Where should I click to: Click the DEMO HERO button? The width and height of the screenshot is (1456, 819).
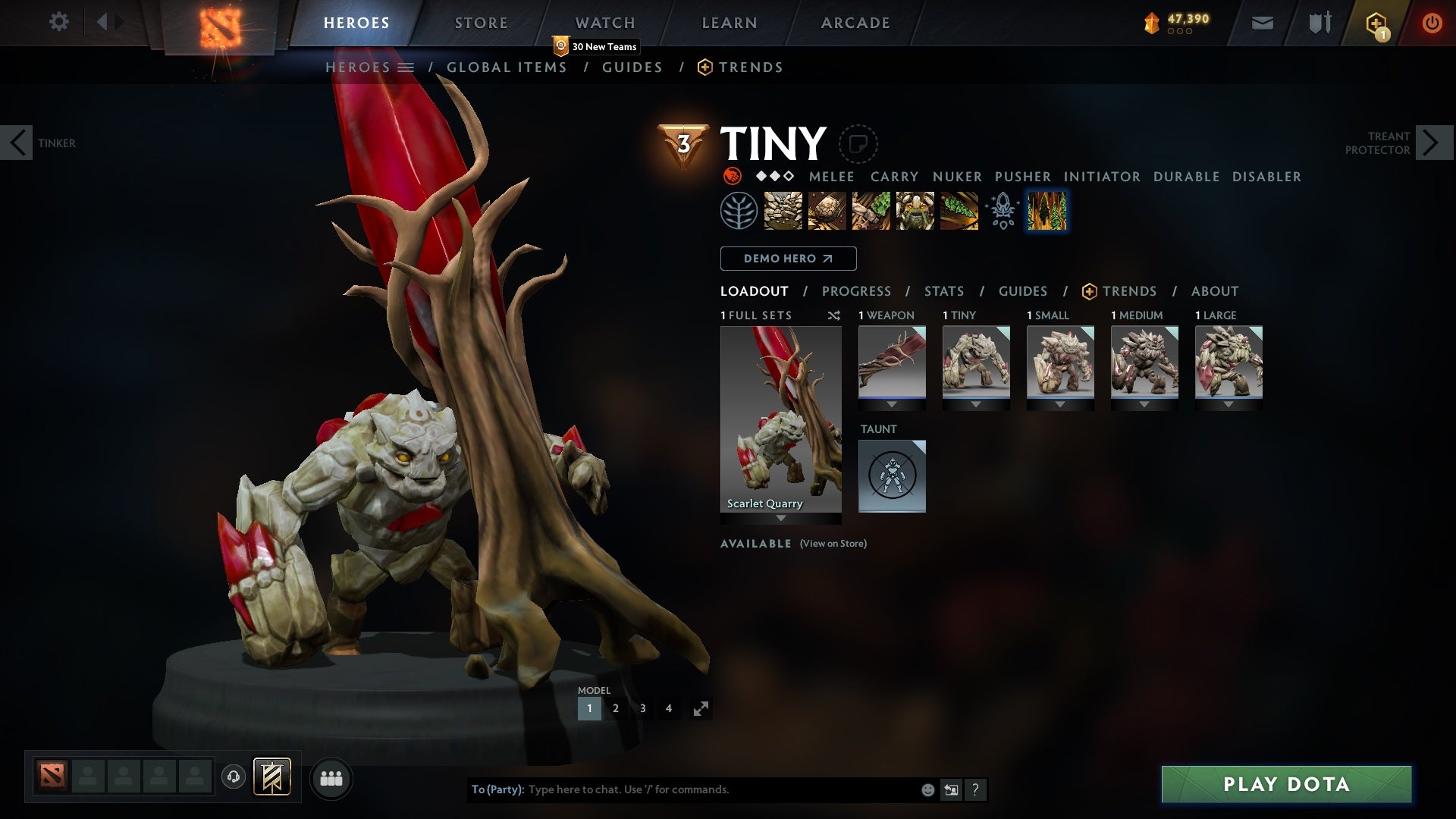pos(787,259)
